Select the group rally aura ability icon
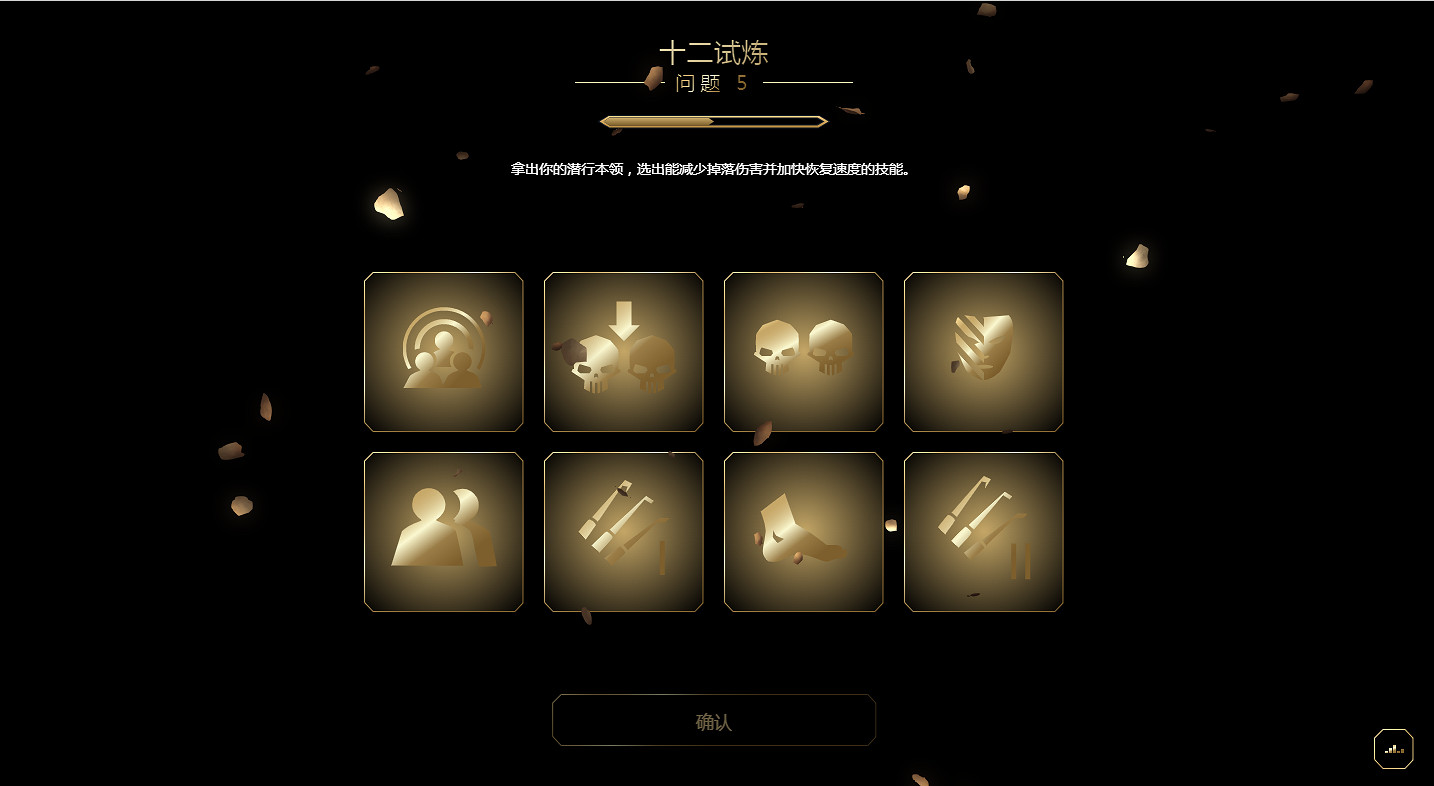 [x=443, y=352]
